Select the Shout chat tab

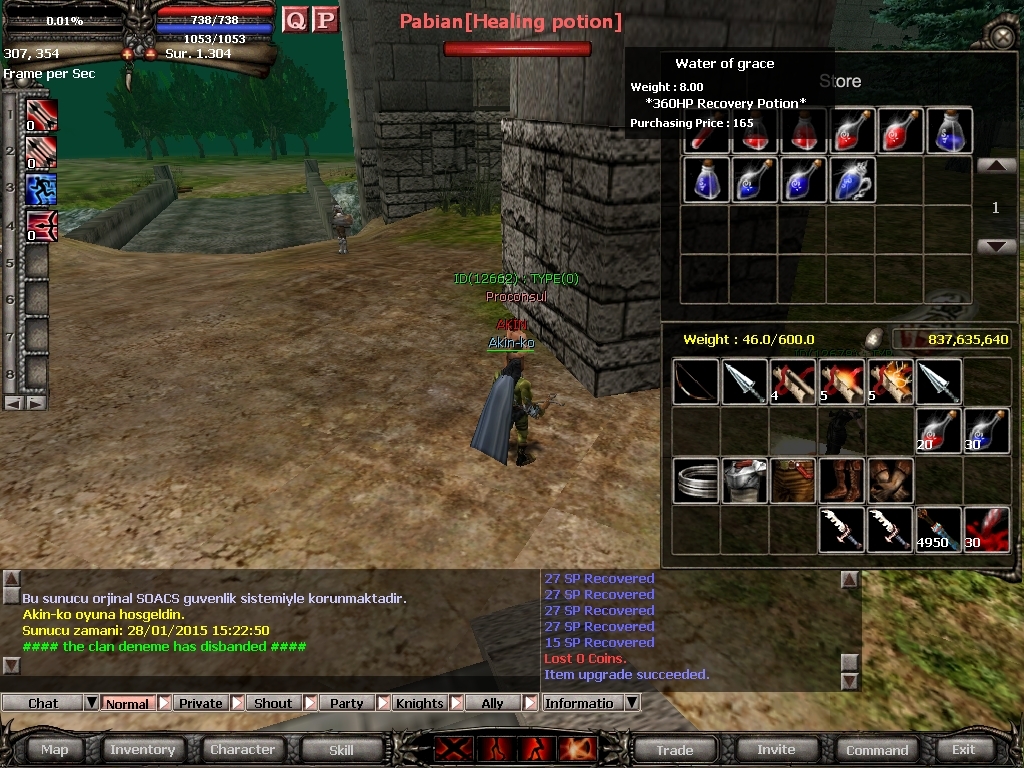273,703
